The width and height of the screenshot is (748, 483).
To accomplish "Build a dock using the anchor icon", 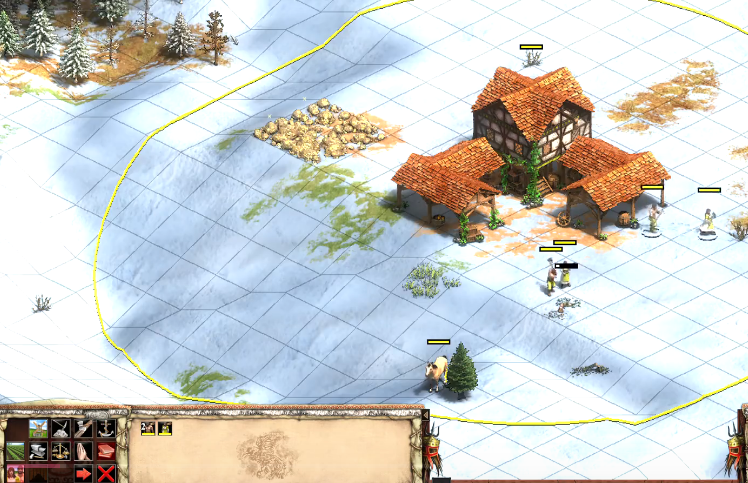I will [x=105, y=429].
